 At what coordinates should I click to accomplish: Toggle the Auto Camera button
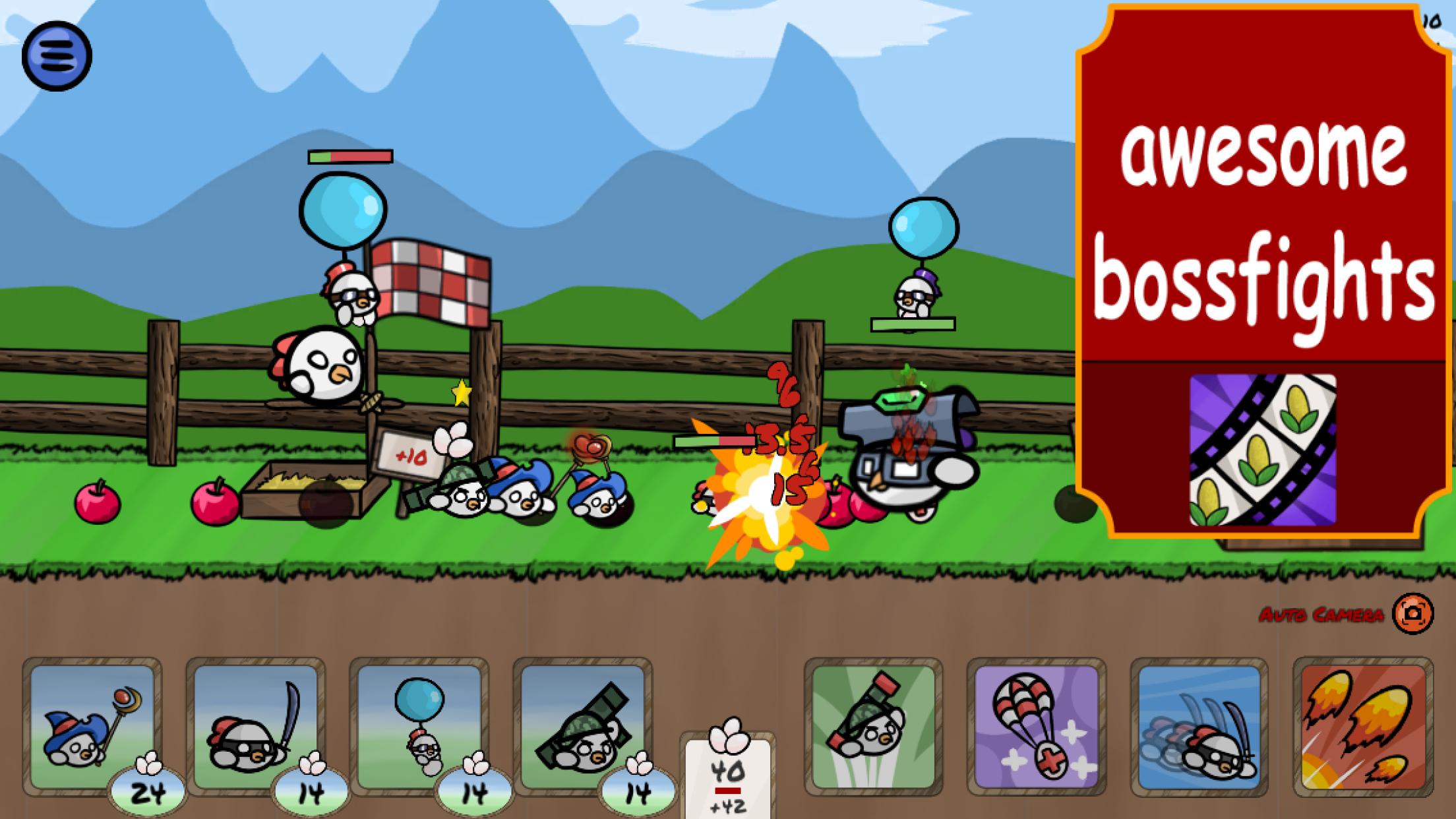point(1412,614)
